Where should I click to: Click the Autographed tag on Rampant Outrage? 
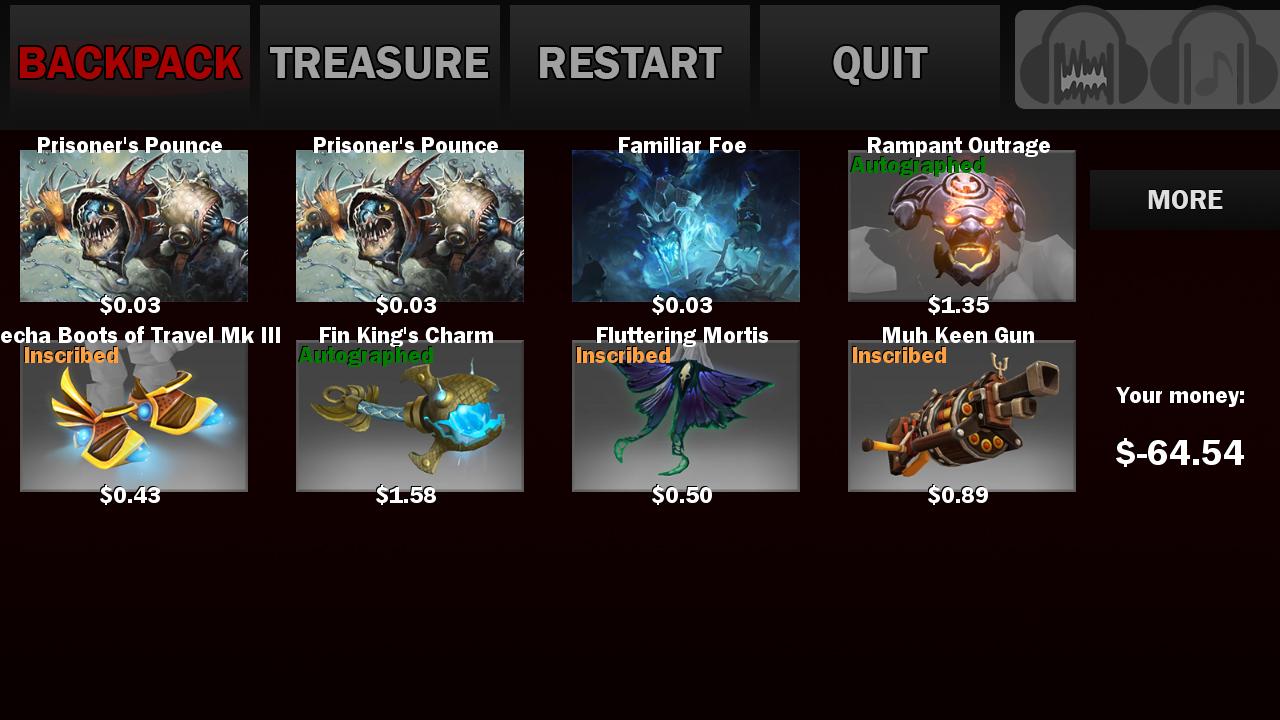click(x=916, y=166)
